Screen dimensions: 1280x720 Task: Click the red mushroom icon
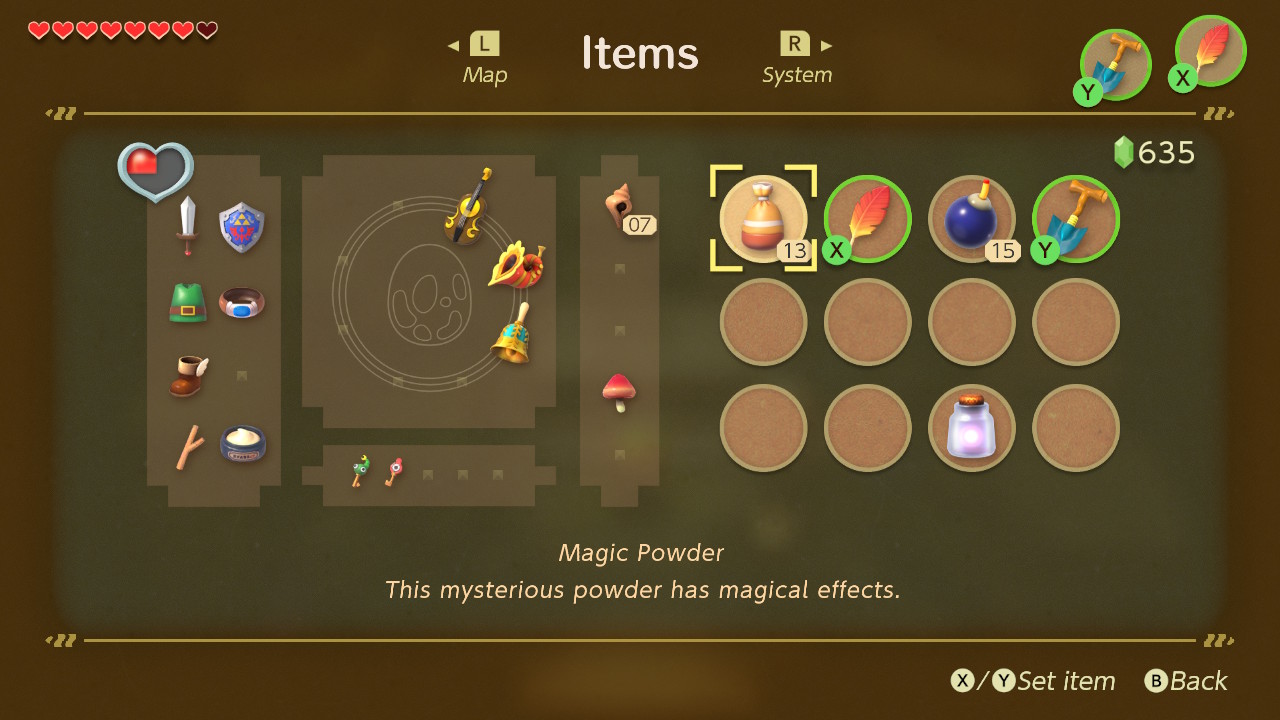(619, 392)
